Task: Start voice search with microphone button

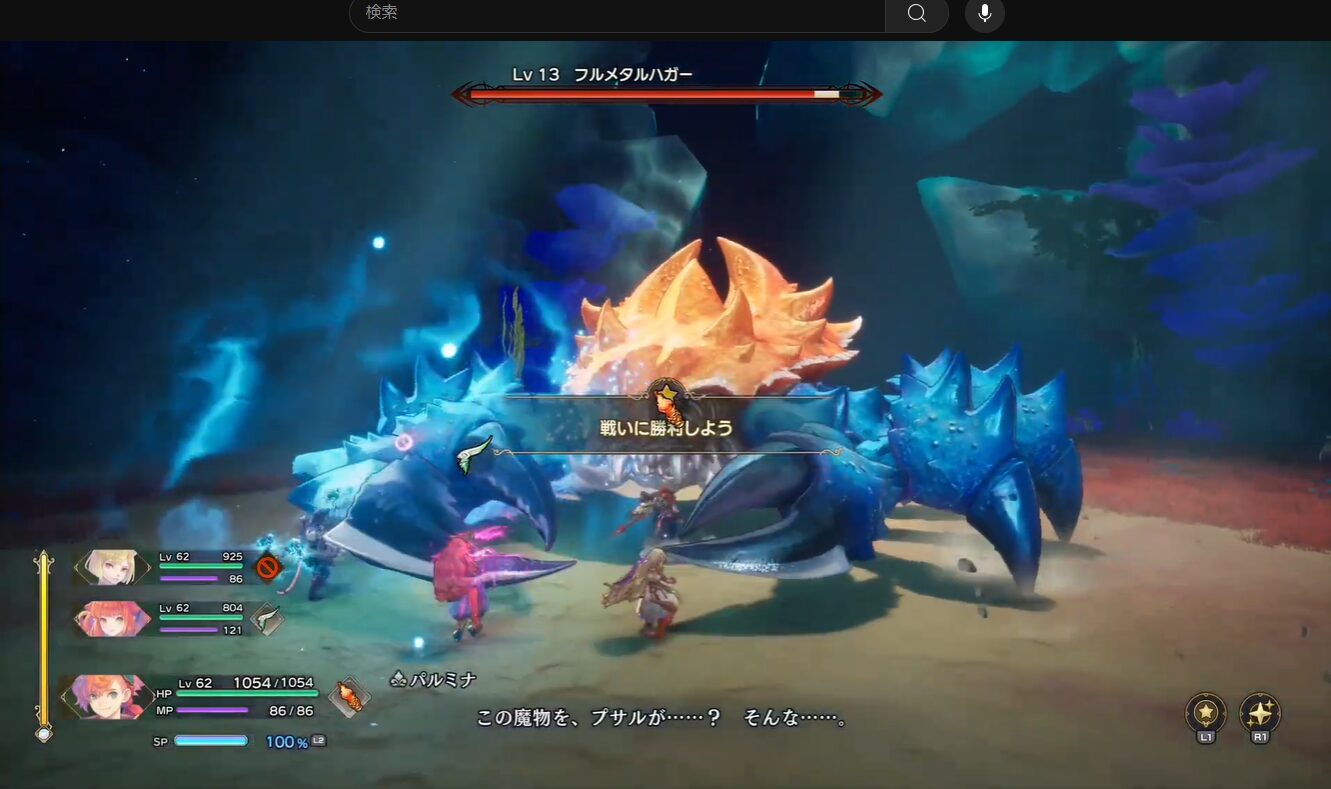Action: coord(985,13)
